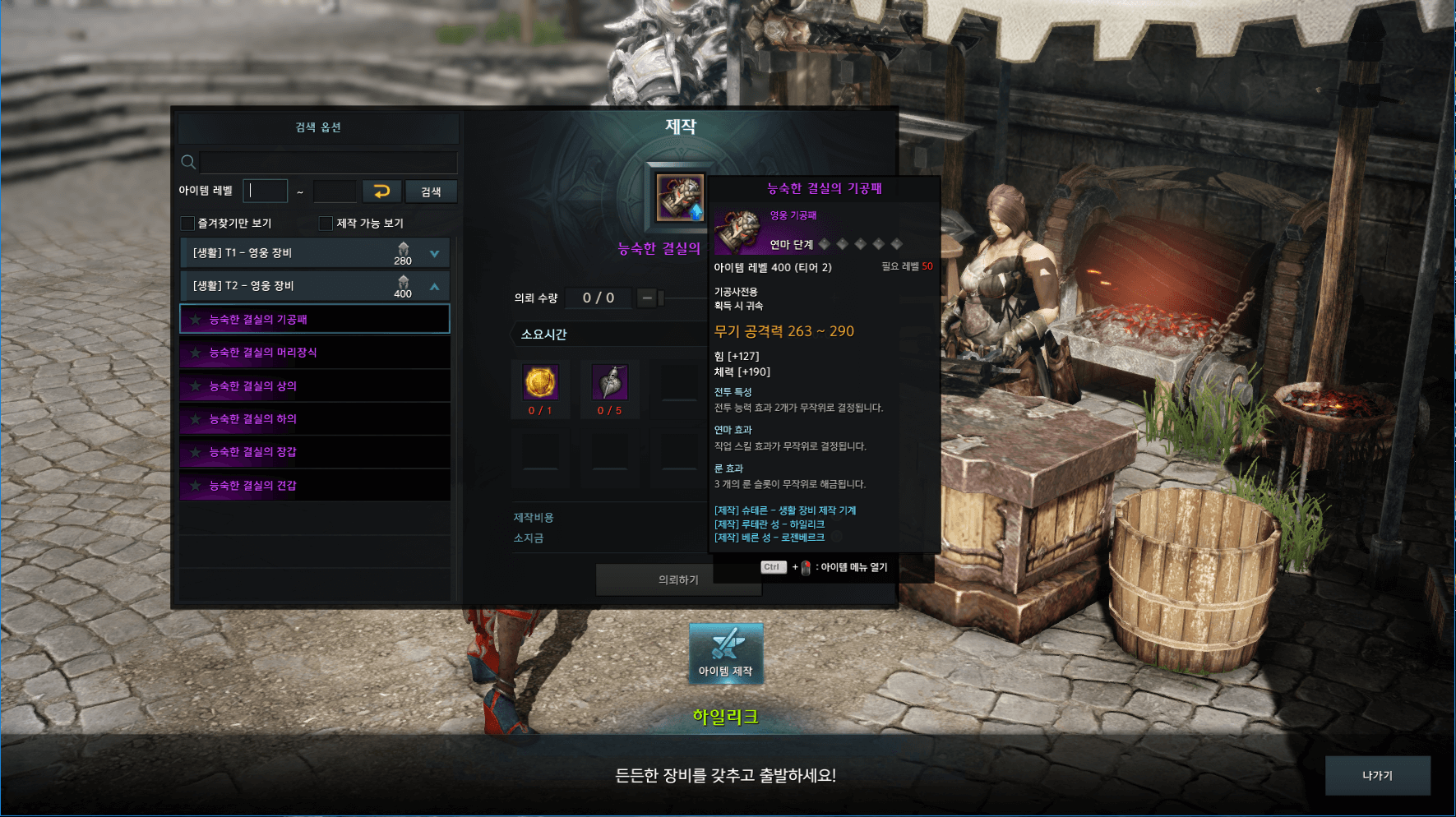Click the 의뢰하기 request button

(678, 580)
